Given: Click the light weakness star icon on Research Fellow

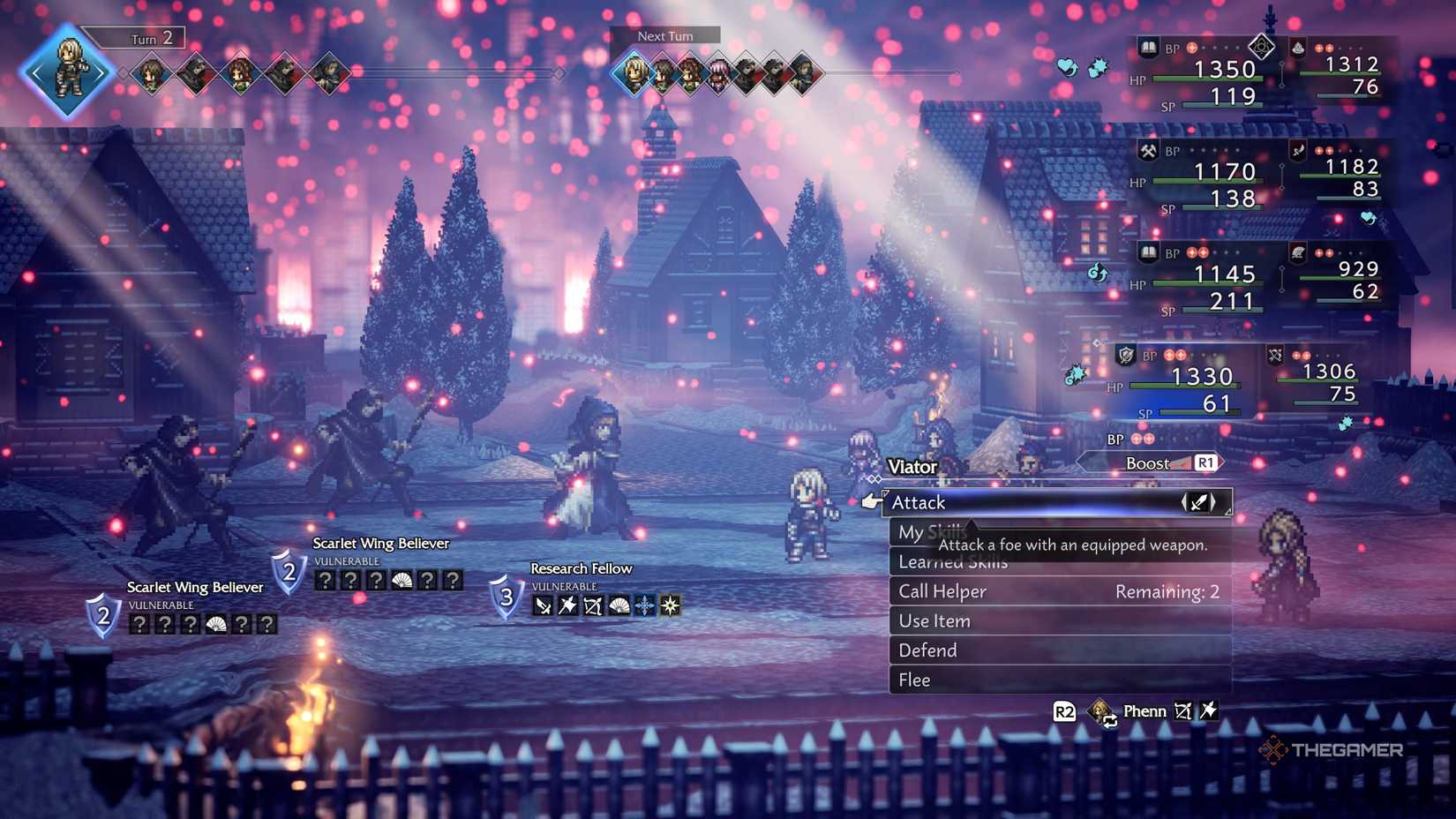Looking at the screenshot, I should pyautogui.click(x=671, y=605).
